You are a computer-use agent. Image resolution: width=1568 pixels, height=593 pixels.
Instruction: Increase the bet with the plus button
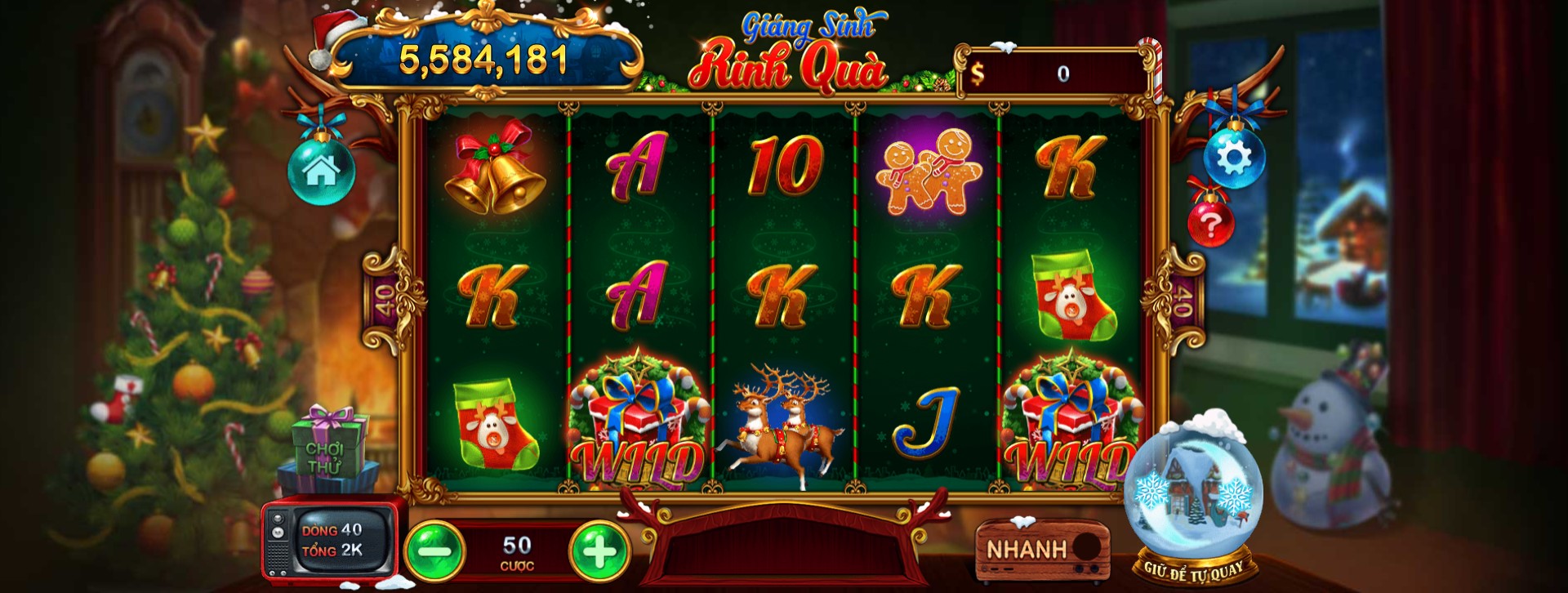tap(599, 551)
